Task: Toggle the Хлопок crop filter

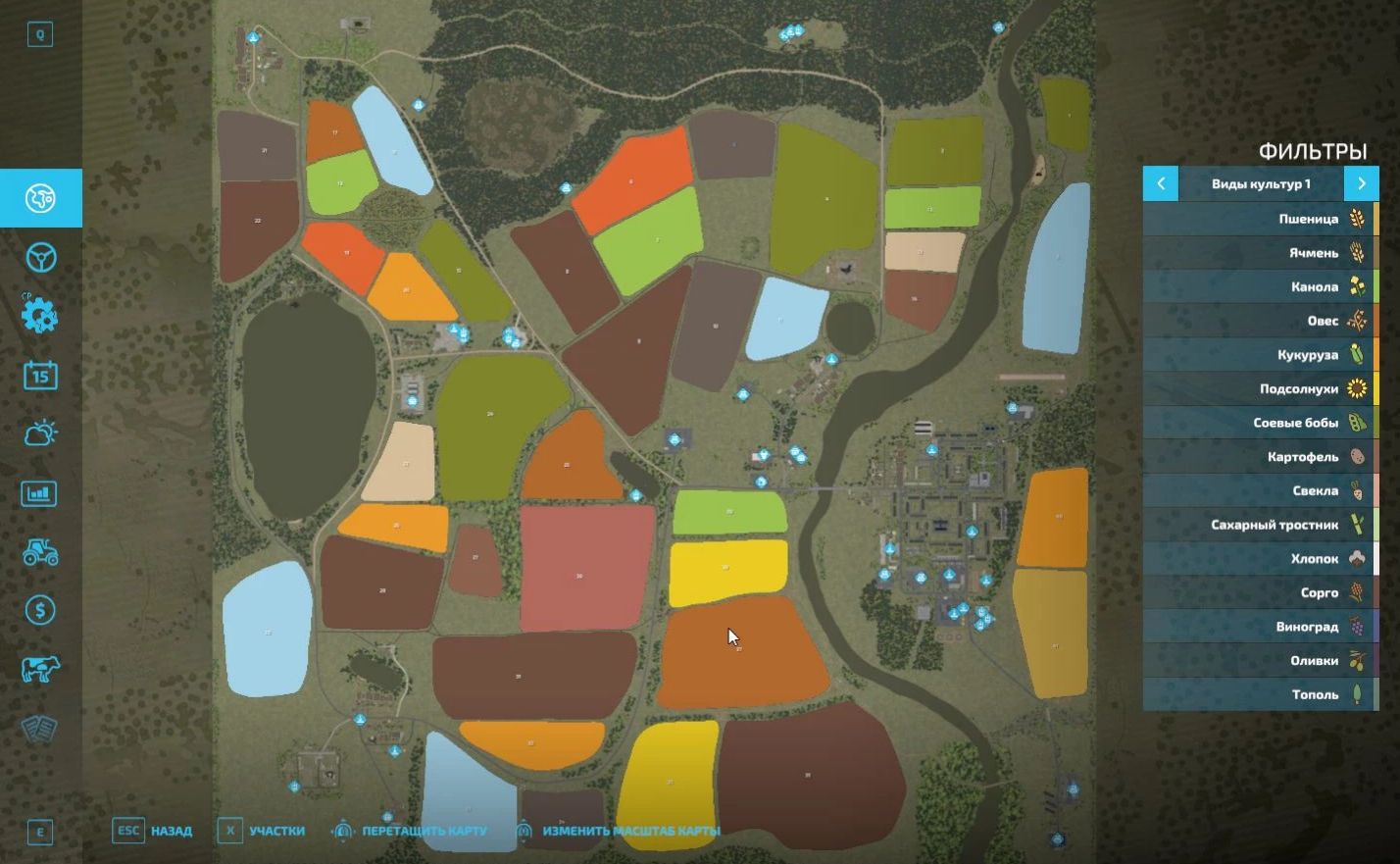Action: pos(1314,559)
